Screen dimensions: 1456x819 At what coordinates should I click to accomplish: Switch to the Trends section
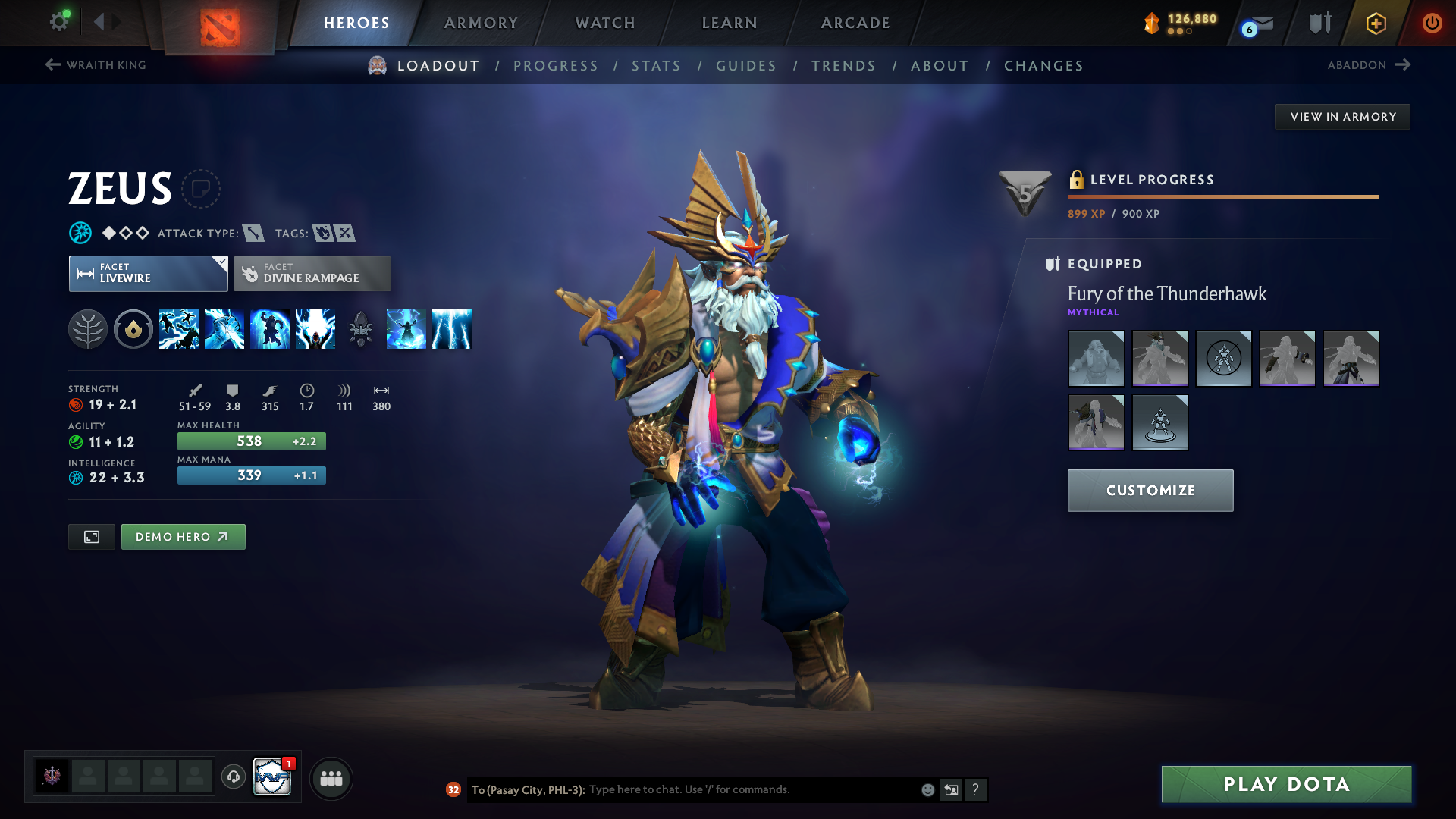pyautogui.click(x=843, y=66)
